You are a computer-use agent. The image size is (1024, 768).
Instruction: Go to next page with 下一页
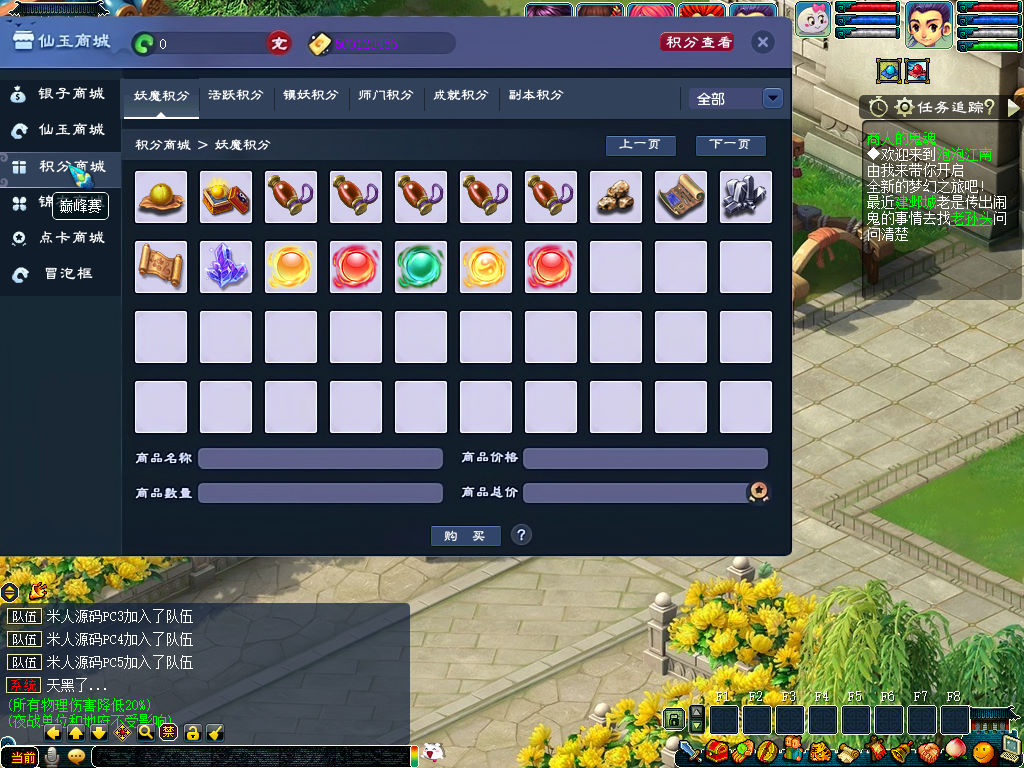click(730, 145)
